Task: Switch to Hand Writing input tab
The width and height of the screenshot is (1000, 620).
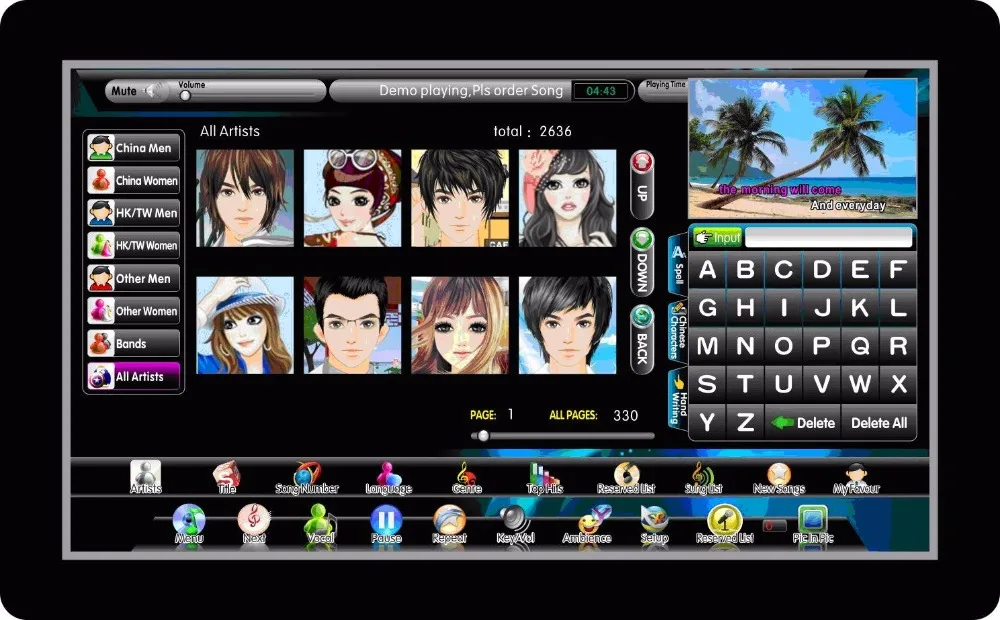Action: (x=677, y=399)
